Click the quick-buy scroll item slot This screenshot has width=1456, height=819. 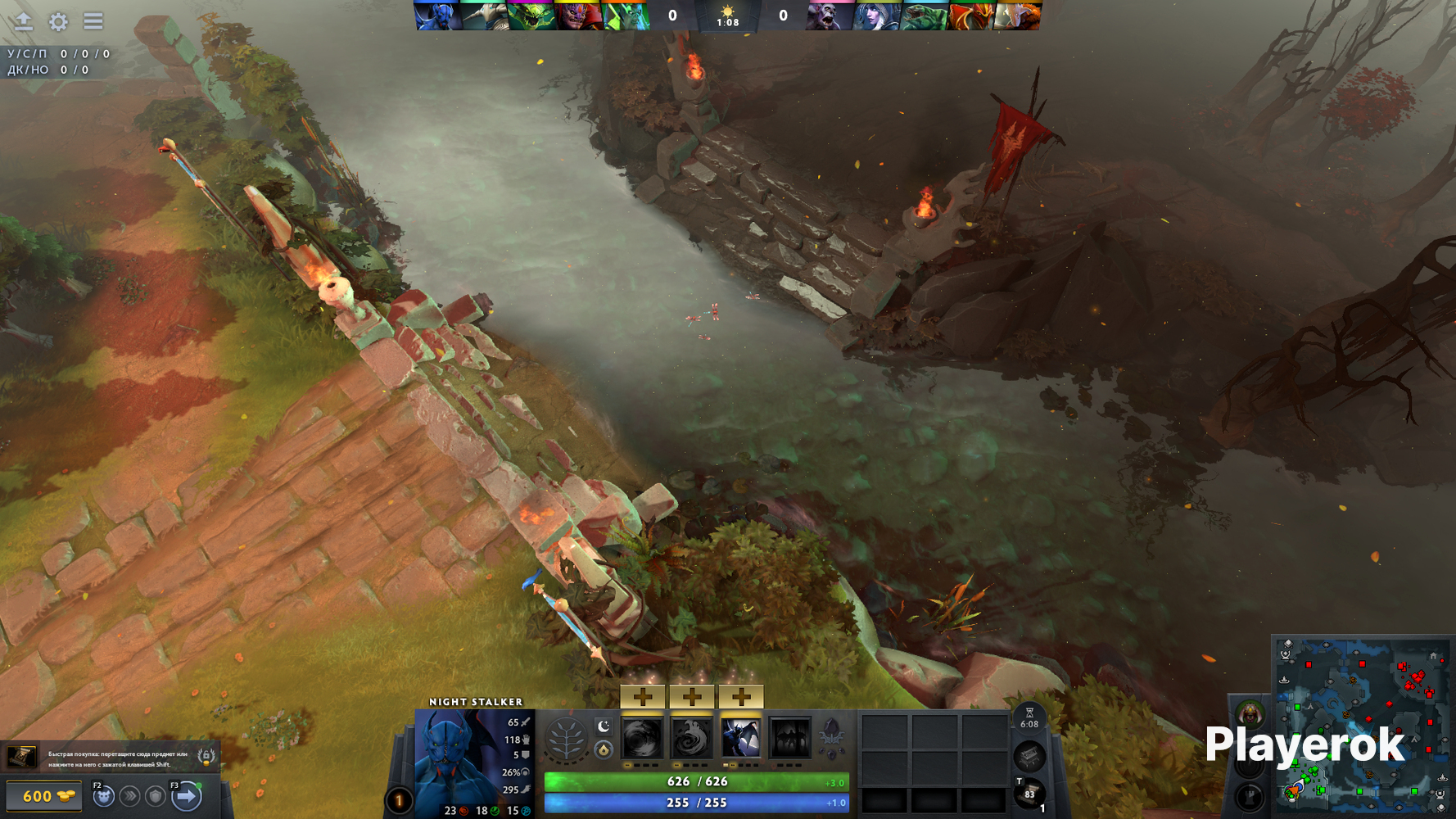[22, 757]
